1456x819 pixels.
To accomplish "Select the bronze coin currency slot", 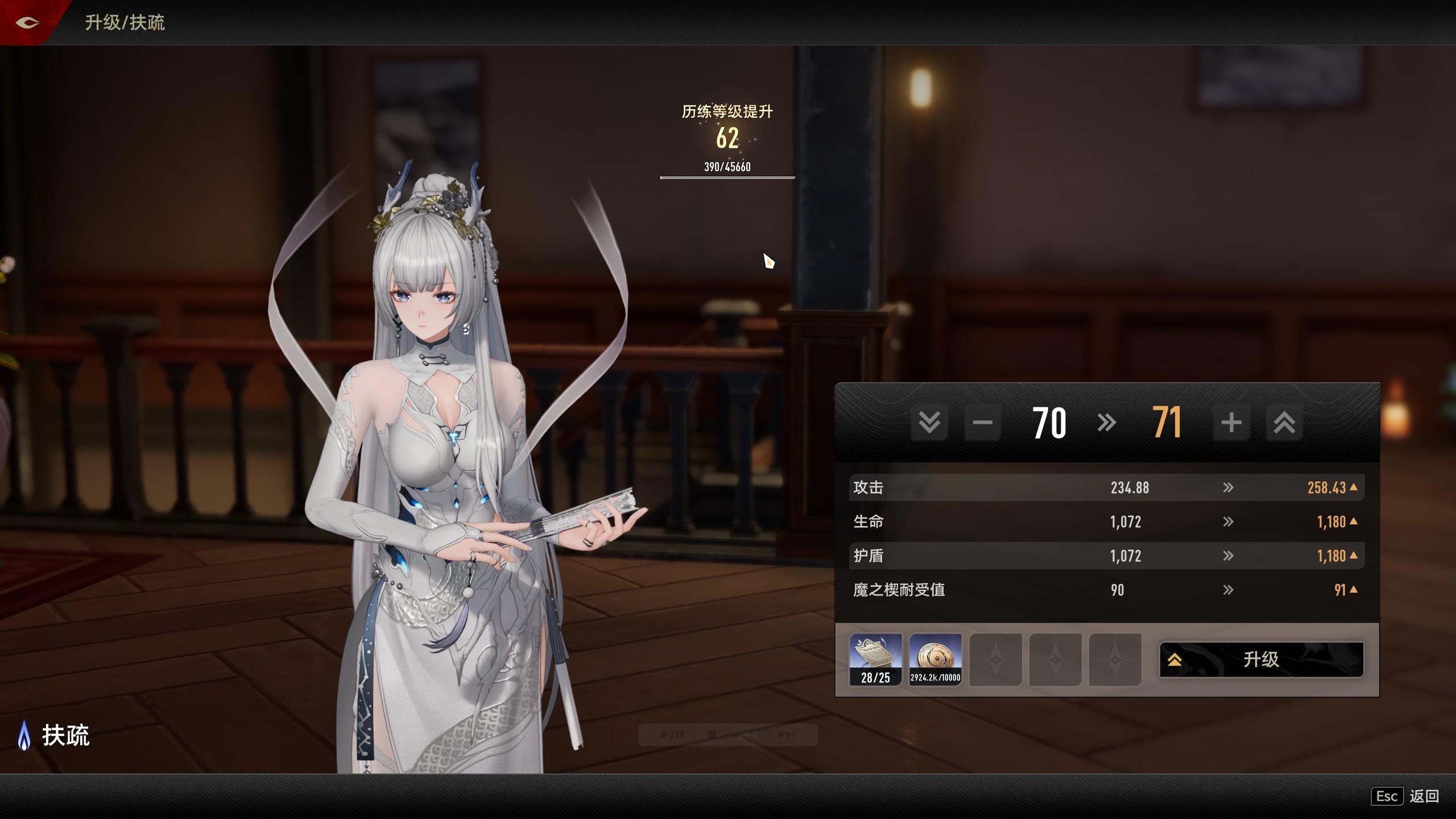I will point(935,659).
